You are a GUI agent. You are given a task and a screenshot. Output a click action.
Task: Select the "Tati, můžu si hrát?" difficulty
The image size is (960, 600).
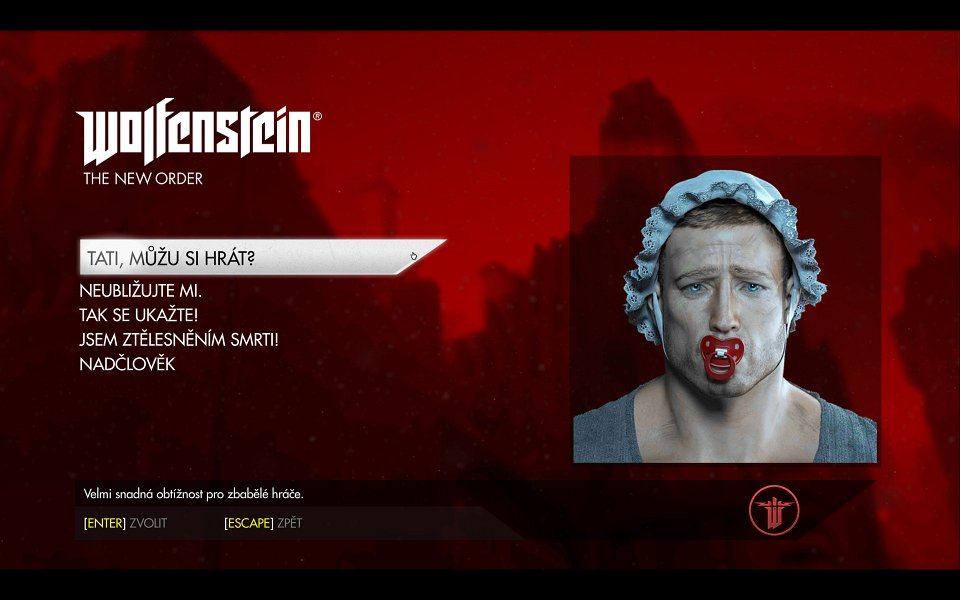tap(172, 258)
